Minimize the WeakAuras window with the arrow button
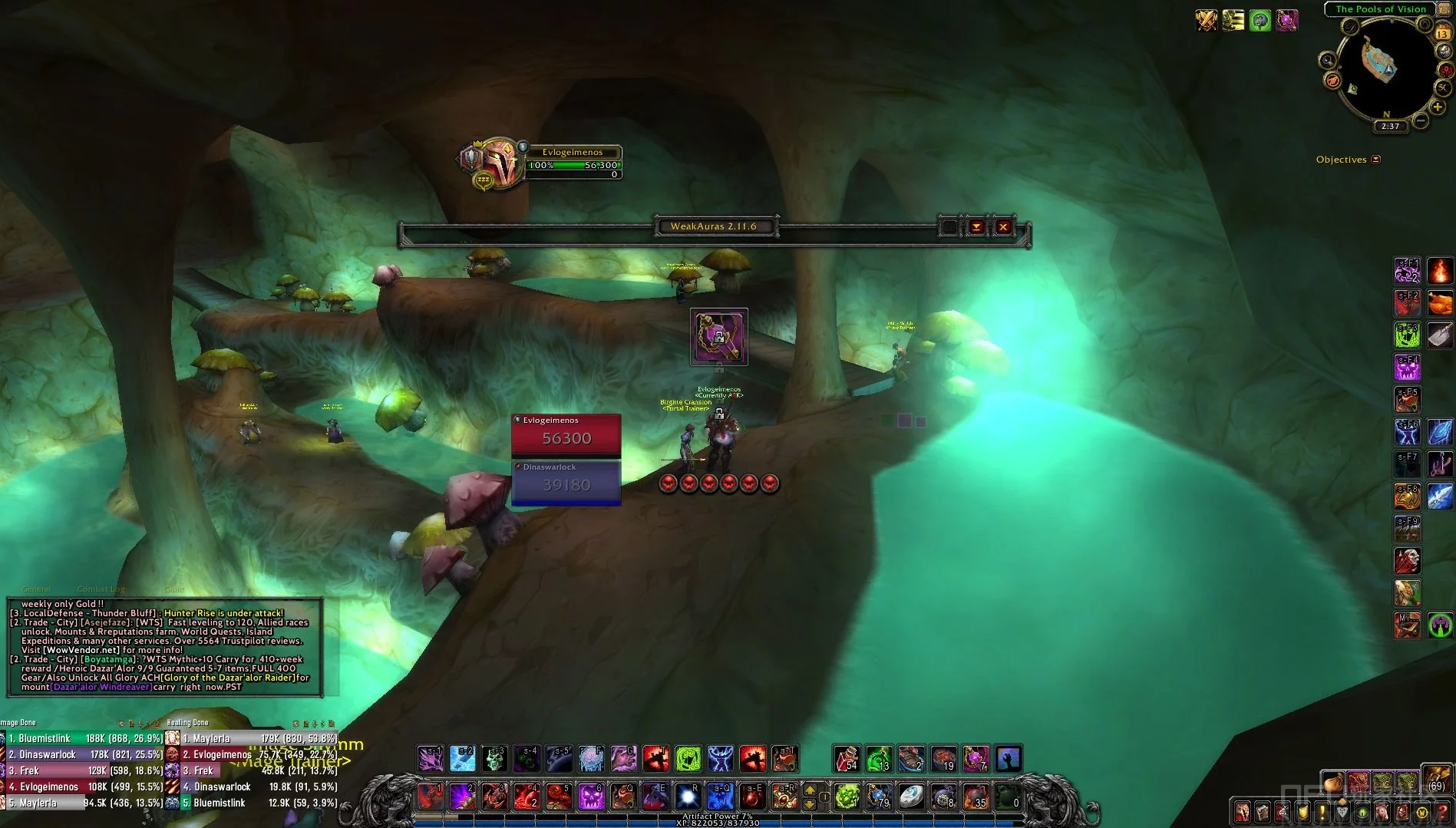This screenshot has width=1456, height=828. click(x=976, y=227)
